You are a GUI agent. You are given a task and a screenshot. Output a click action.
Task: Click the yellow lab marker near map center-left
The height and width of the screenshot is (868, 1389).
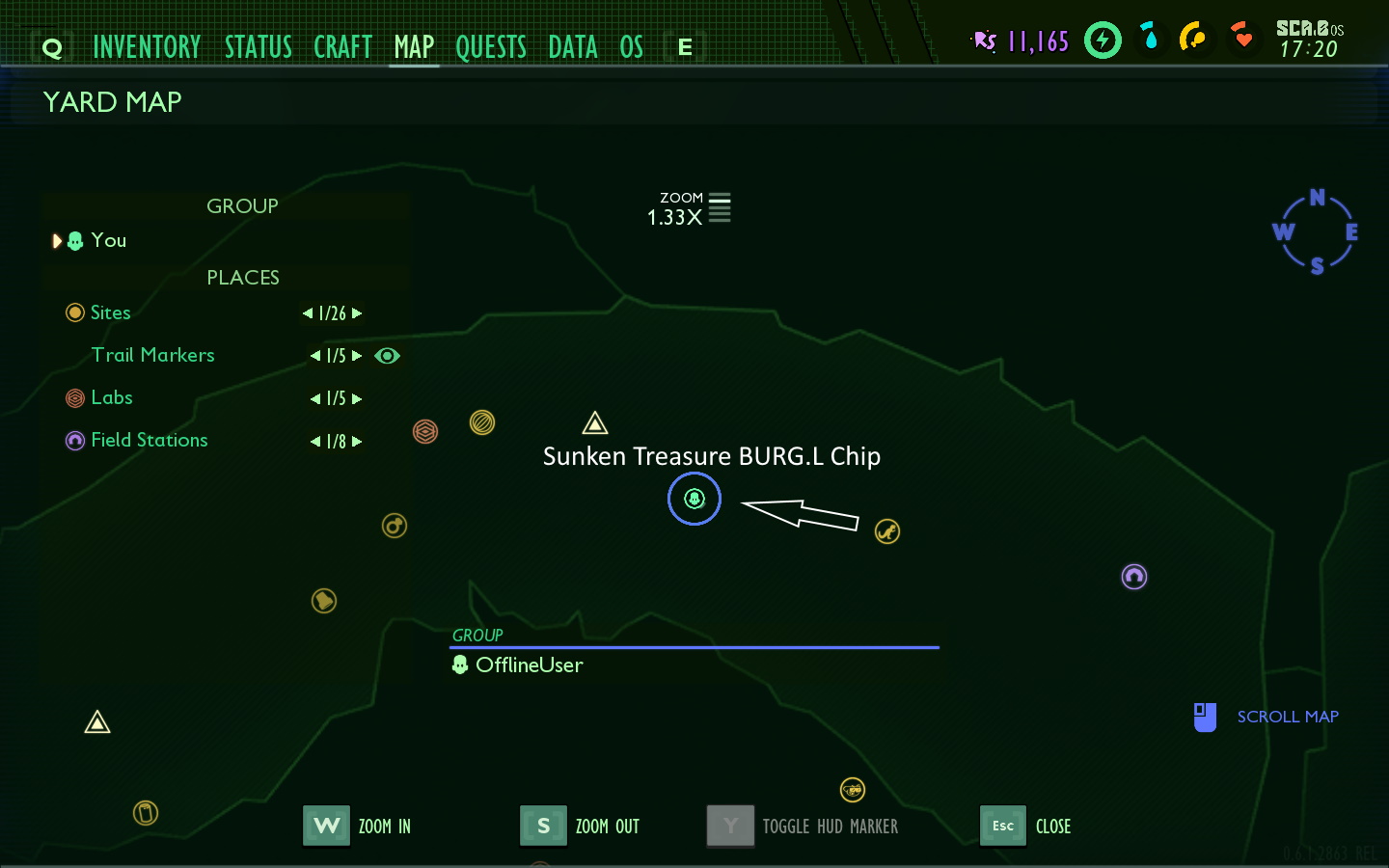tap(482, 422)
